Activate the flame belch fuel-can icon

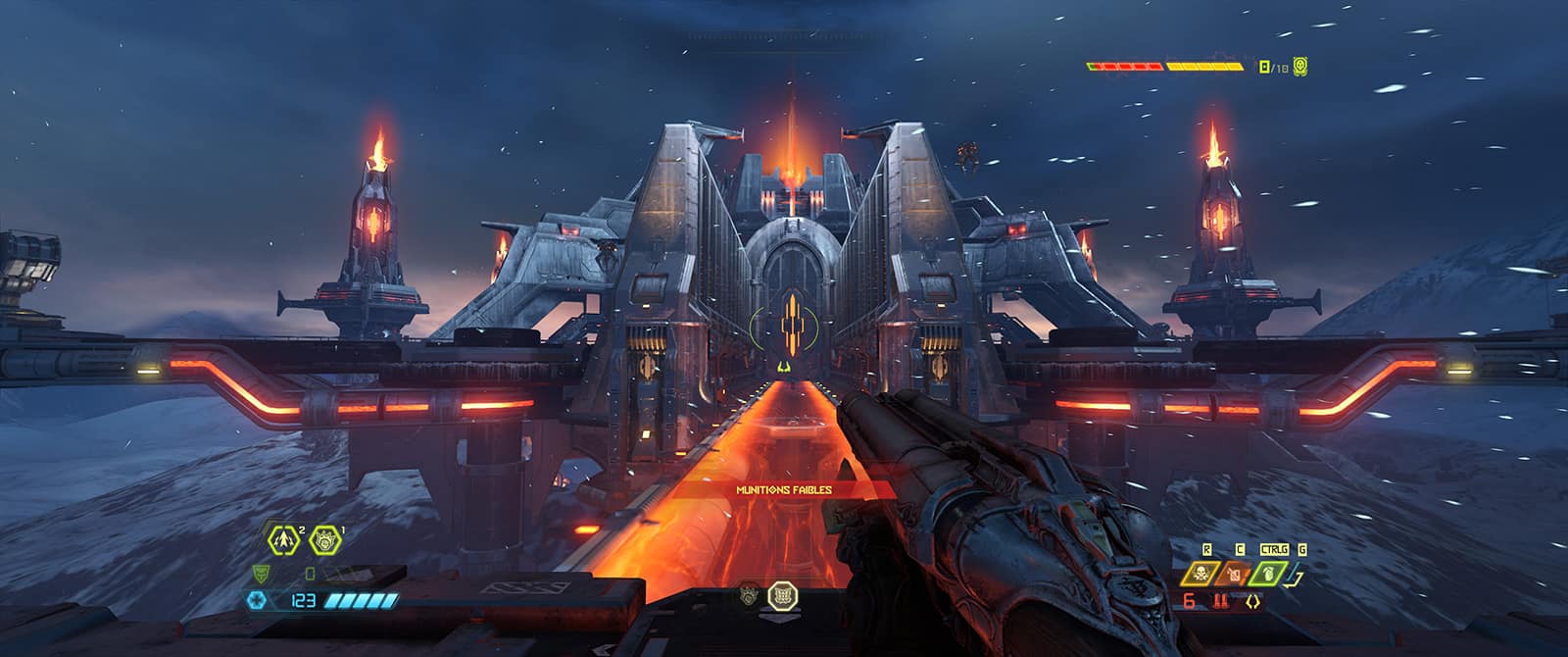pyautogui.click(x=1234, y=573)
